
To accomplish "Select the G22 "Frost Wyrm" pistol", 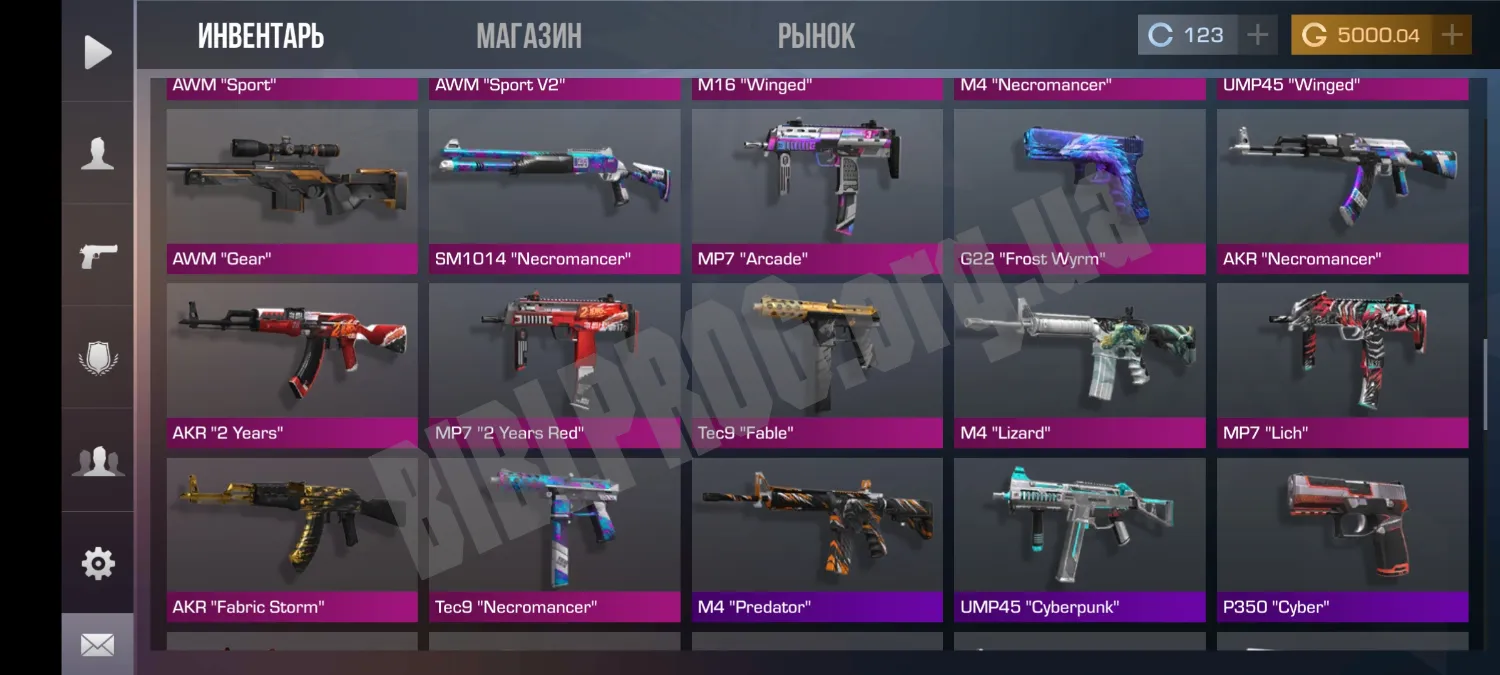I will [x=1079, y=190].
